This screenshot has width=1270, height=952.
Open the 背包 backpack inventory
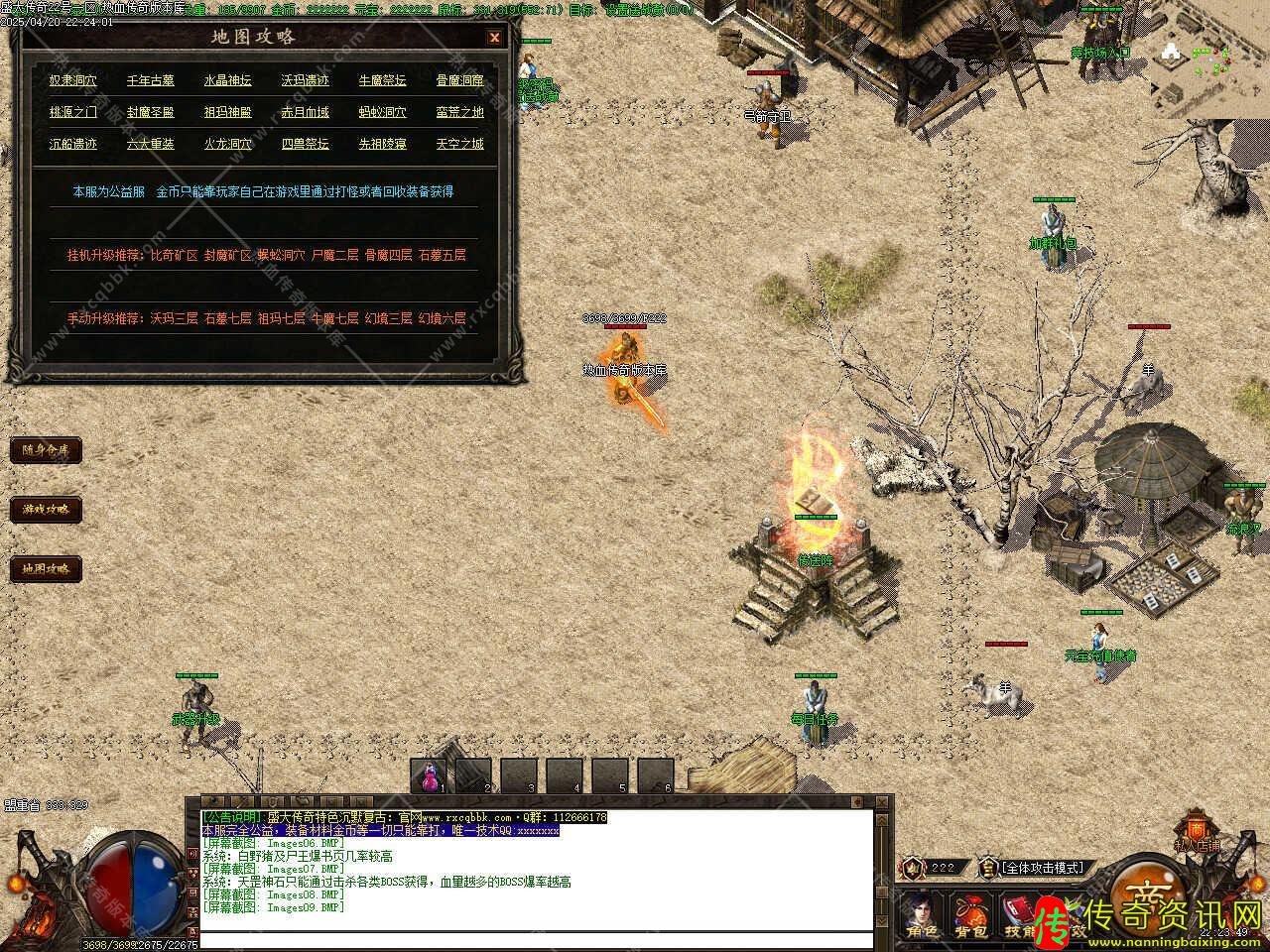969,916
